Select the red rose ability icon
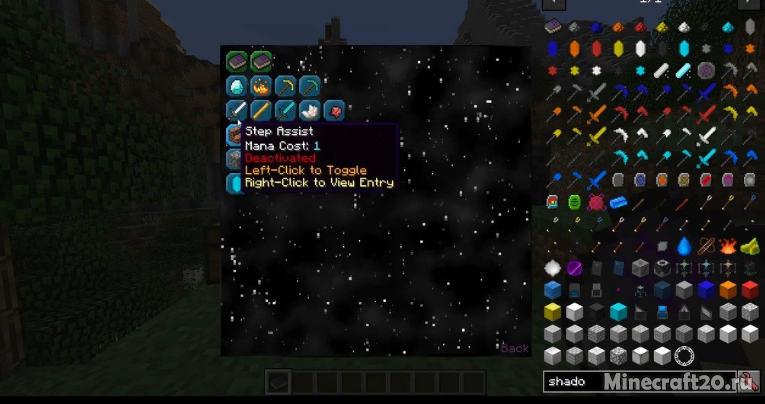This screenshot has width=765, height=404. click(334, 110)
